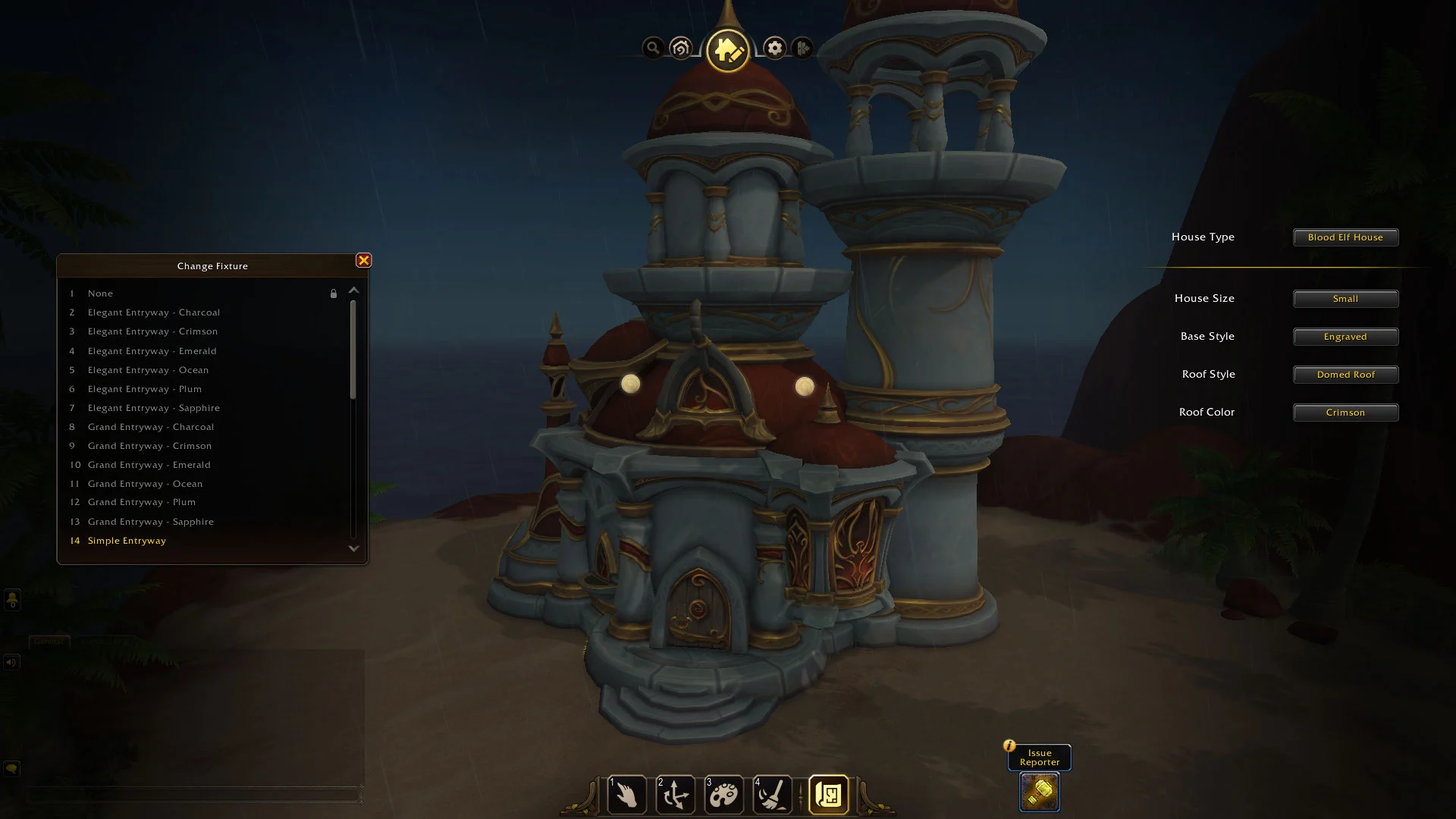Screen dimensions: 1456x819
Task: Change the Domed Roof style
Action: [x=1345, y=375]
